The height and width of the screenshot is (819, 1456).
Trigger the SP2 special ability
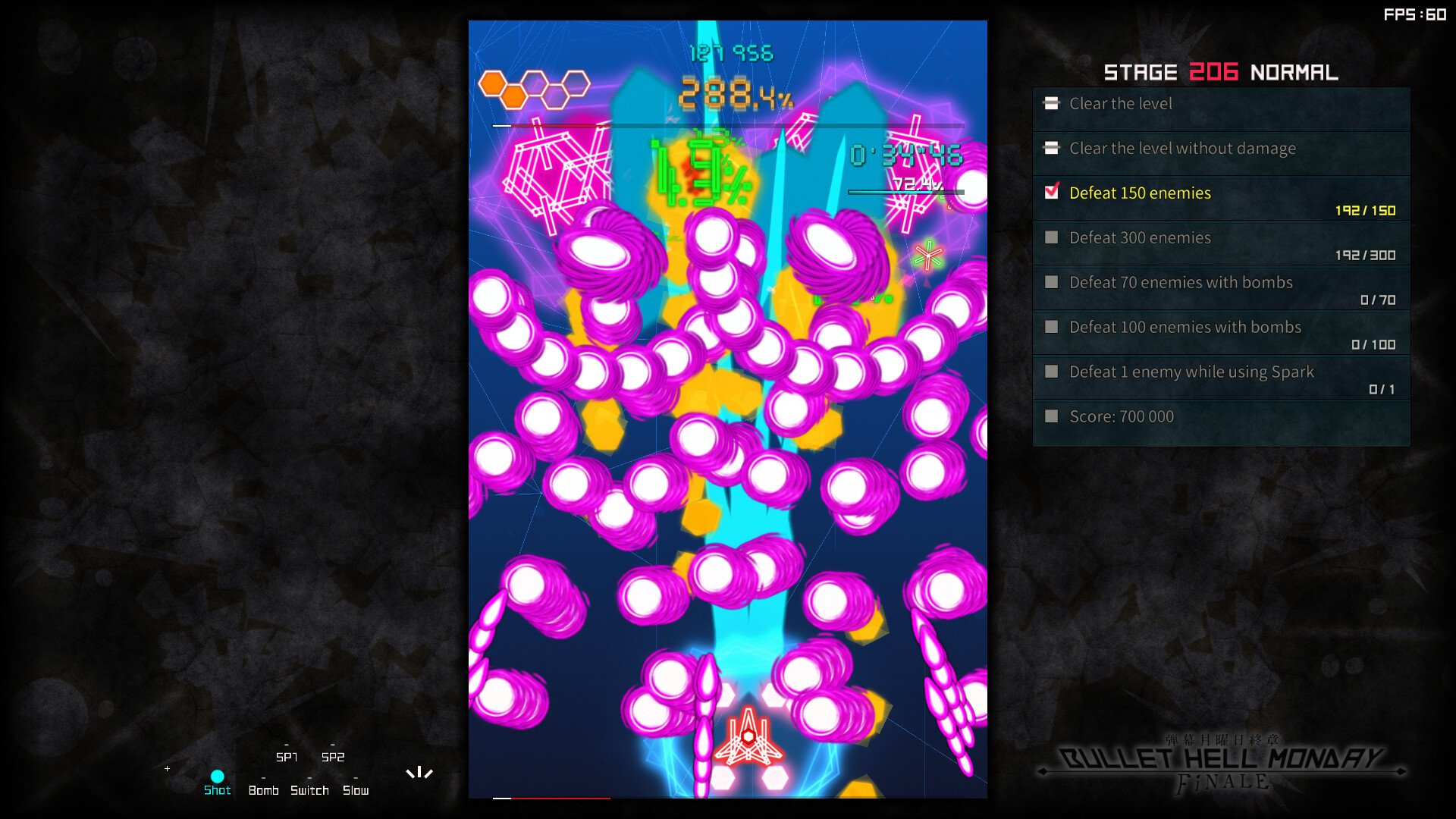pyautogui.click(x=332, y=757)
